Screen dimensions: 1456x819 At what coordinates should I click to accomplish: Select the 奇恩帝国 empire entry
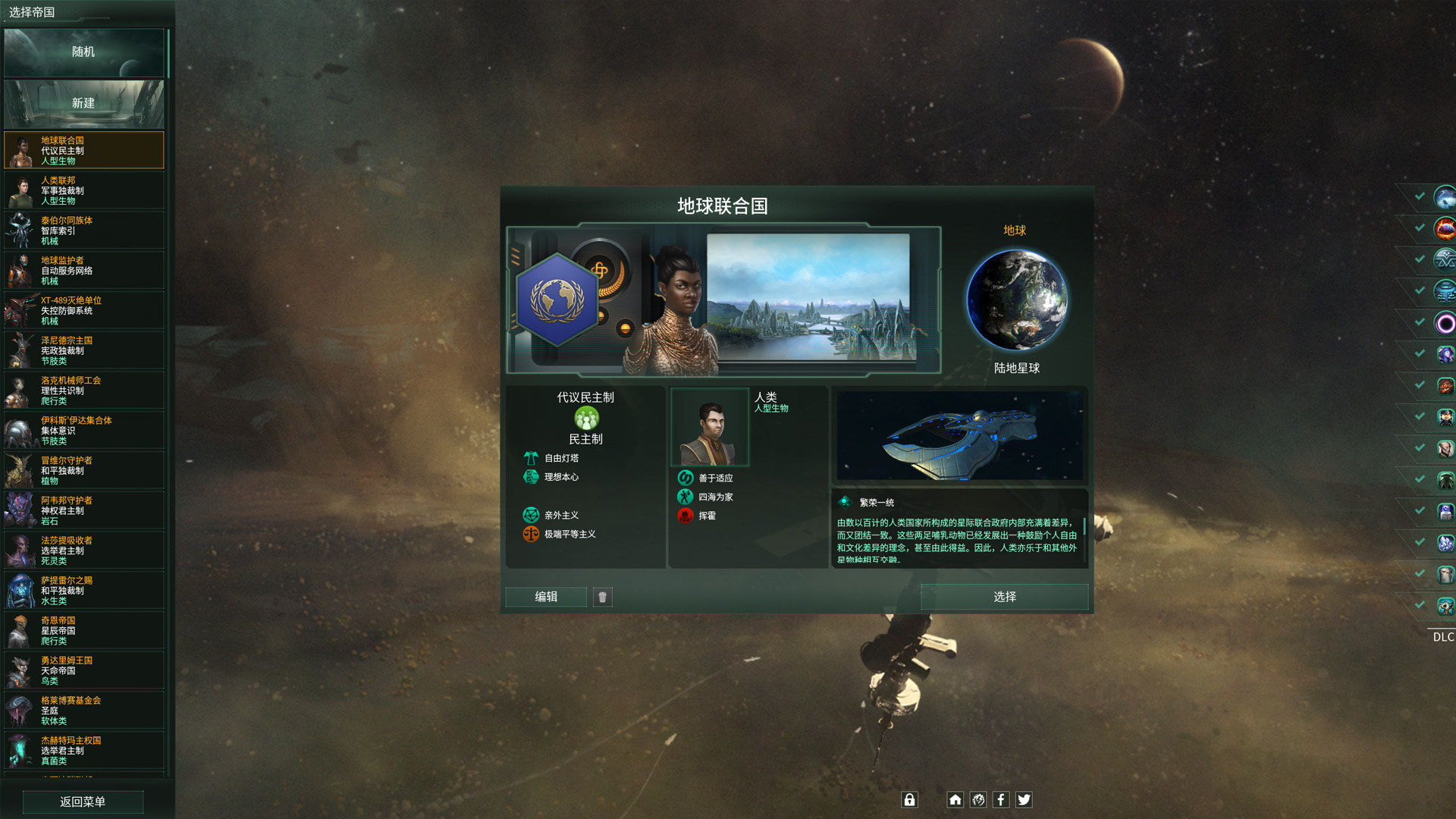click(83, 631)
